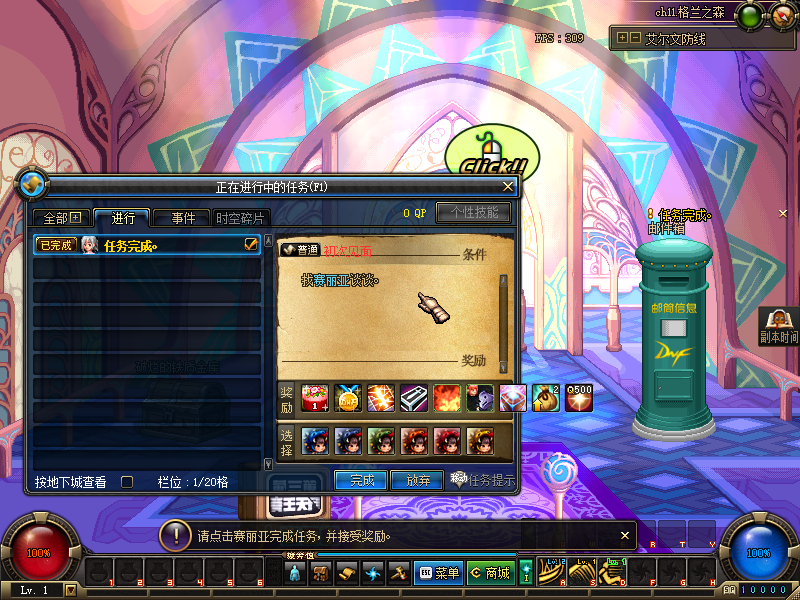Toggle tracking checkbox on 任务完成 quest row
The width and height of the screenshot is (800, 600).
tap(252, 244)
